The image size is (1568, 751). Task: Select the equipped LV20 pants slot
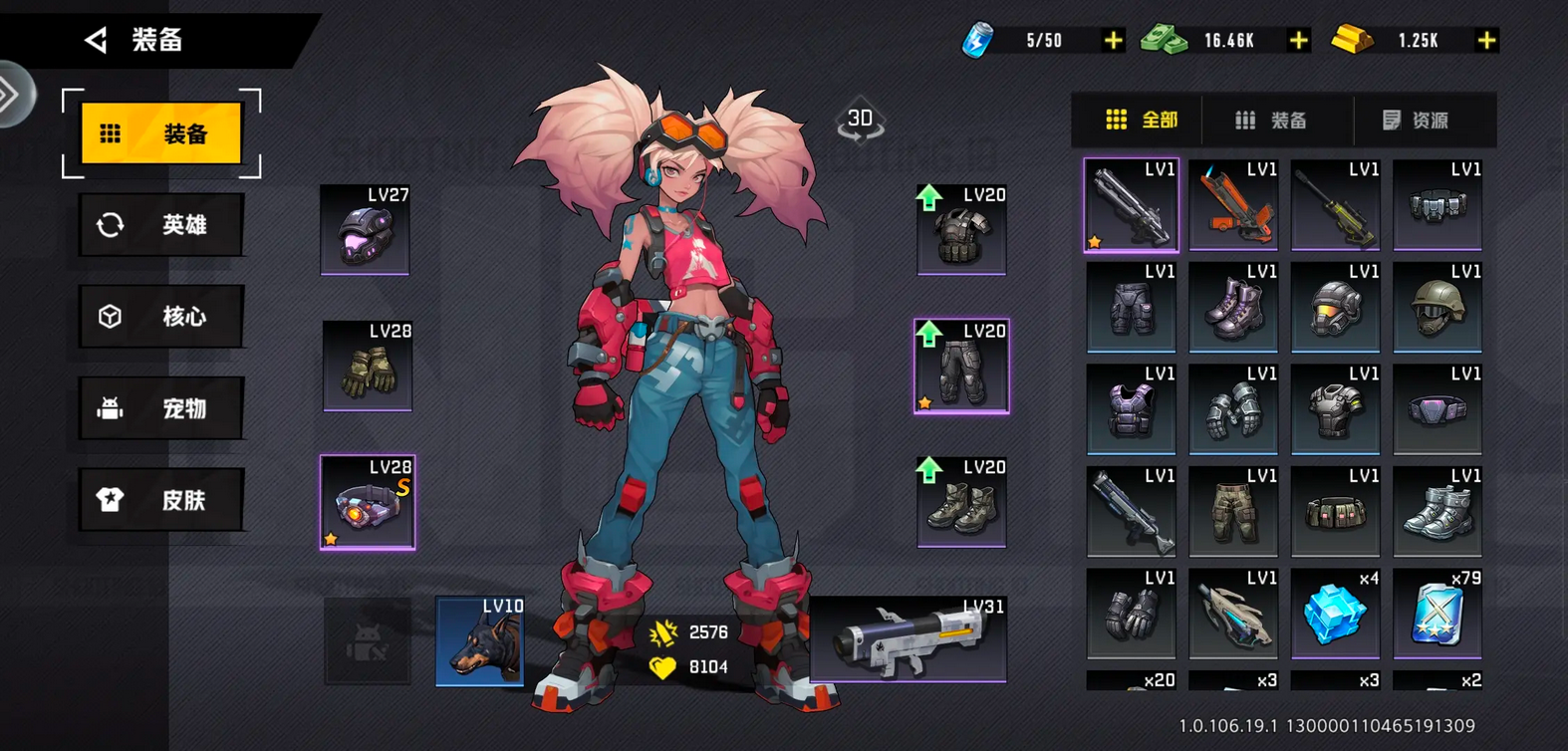click(961, 366)
